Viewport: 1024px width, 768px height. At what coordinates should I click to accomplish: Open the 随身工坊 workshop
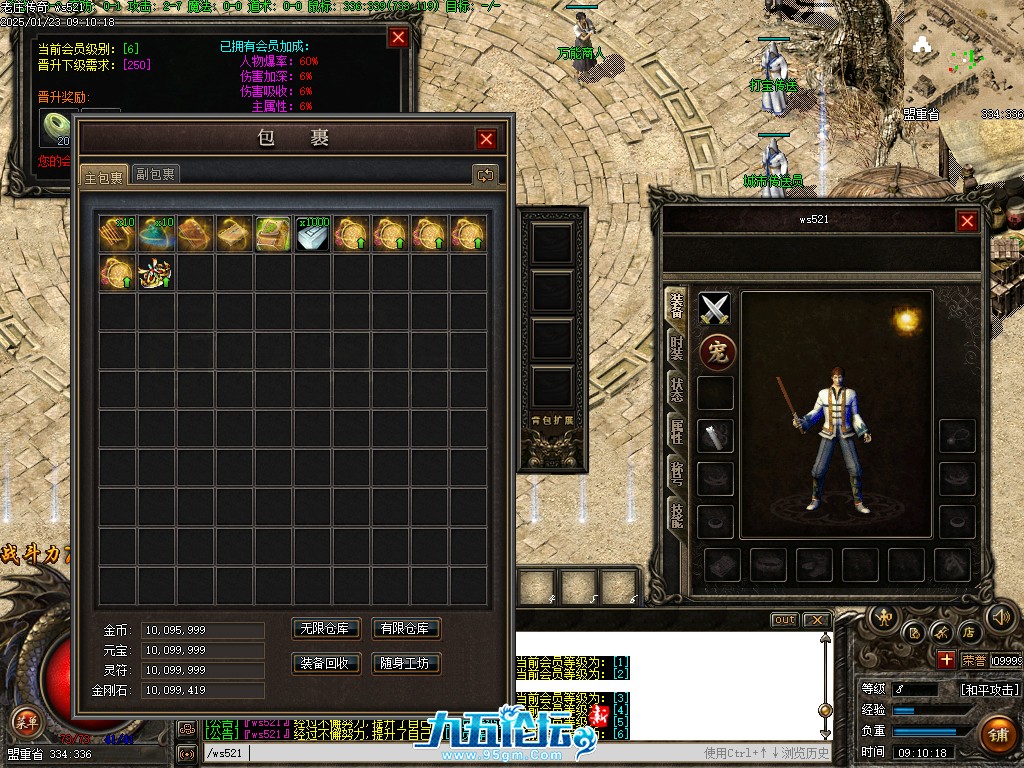point(406,663)
